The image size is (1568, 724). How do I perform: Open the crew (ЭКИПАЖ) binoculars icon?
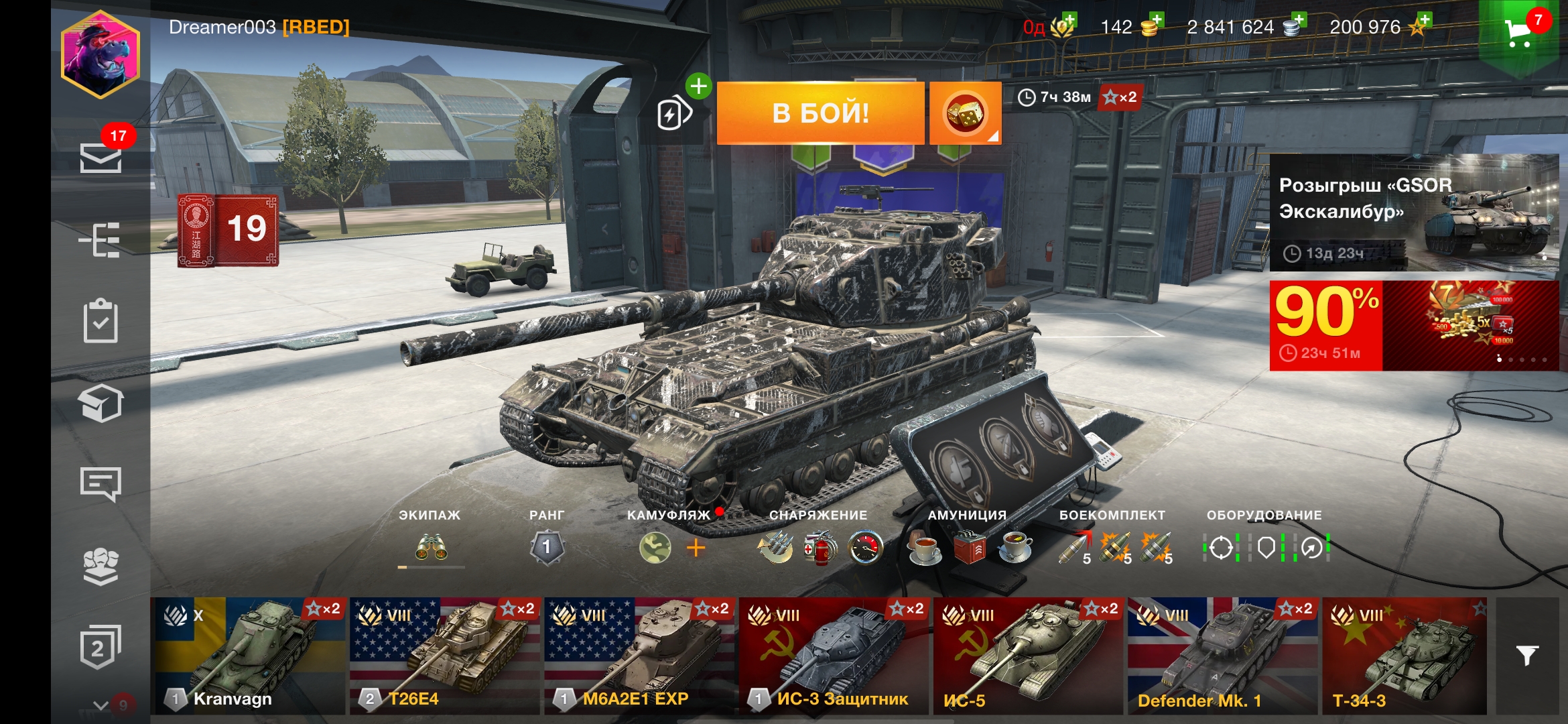tap(431, 548)
